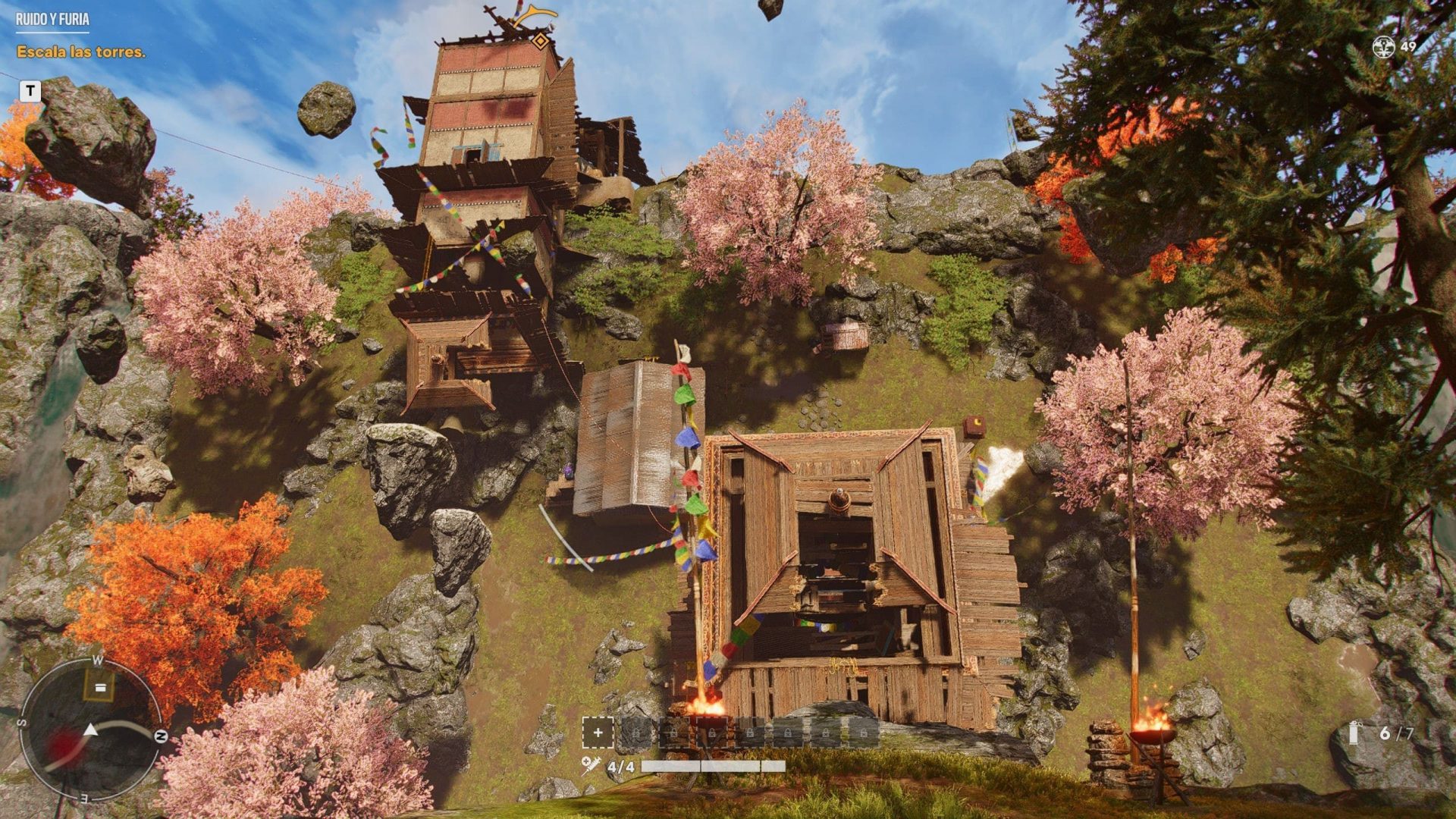Click the yellow square marker on minimap
This screenshot has width=1456, height=819.
[100, 687]
